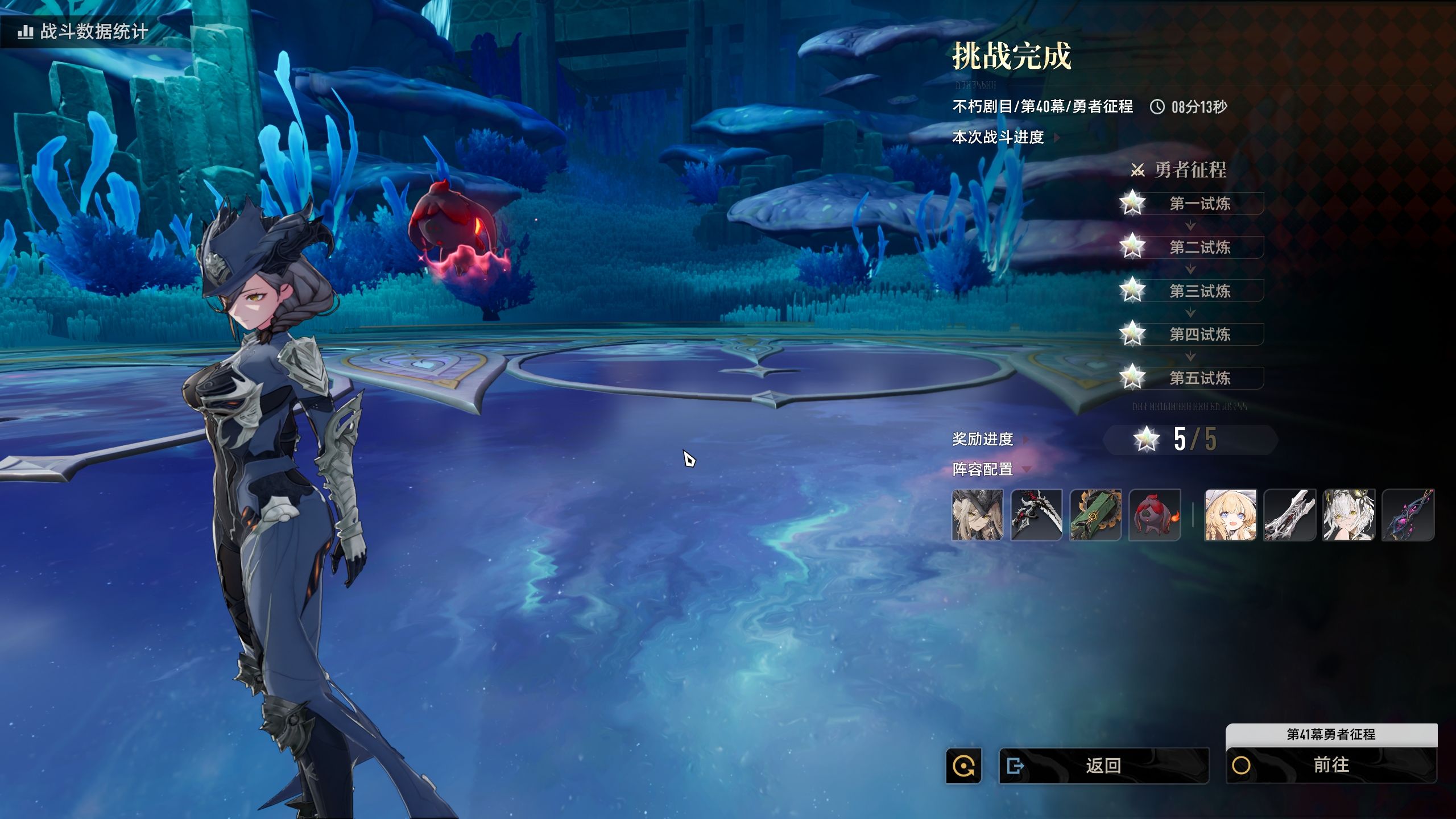Click the yellow retry challenge icon
Image resolution: width=1456 pixels, height=819 pixels.
coord(963,766)
